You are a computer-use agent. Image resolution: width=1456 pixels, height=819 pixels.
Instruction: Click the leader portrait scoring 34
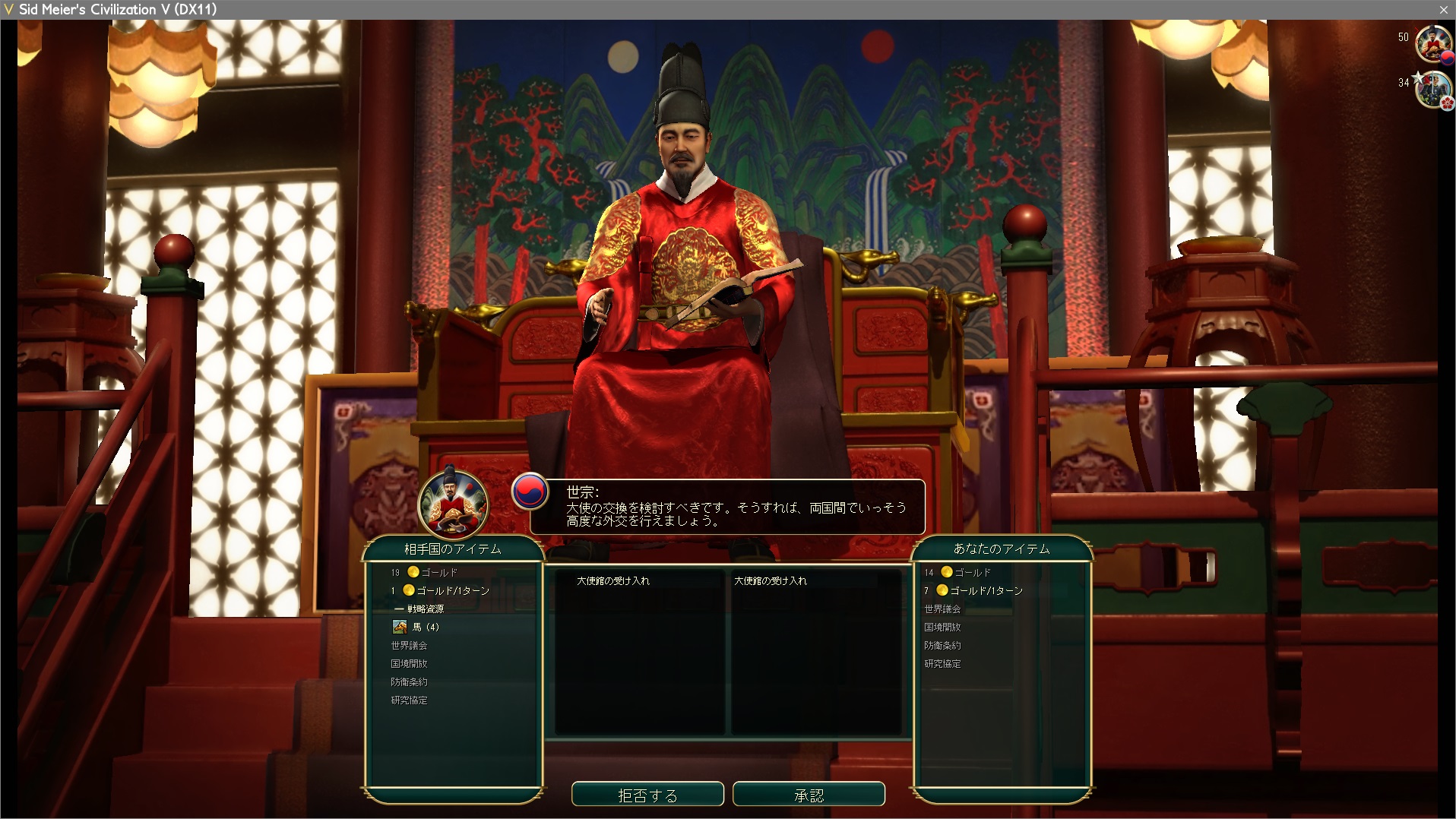pos(1432,90)
